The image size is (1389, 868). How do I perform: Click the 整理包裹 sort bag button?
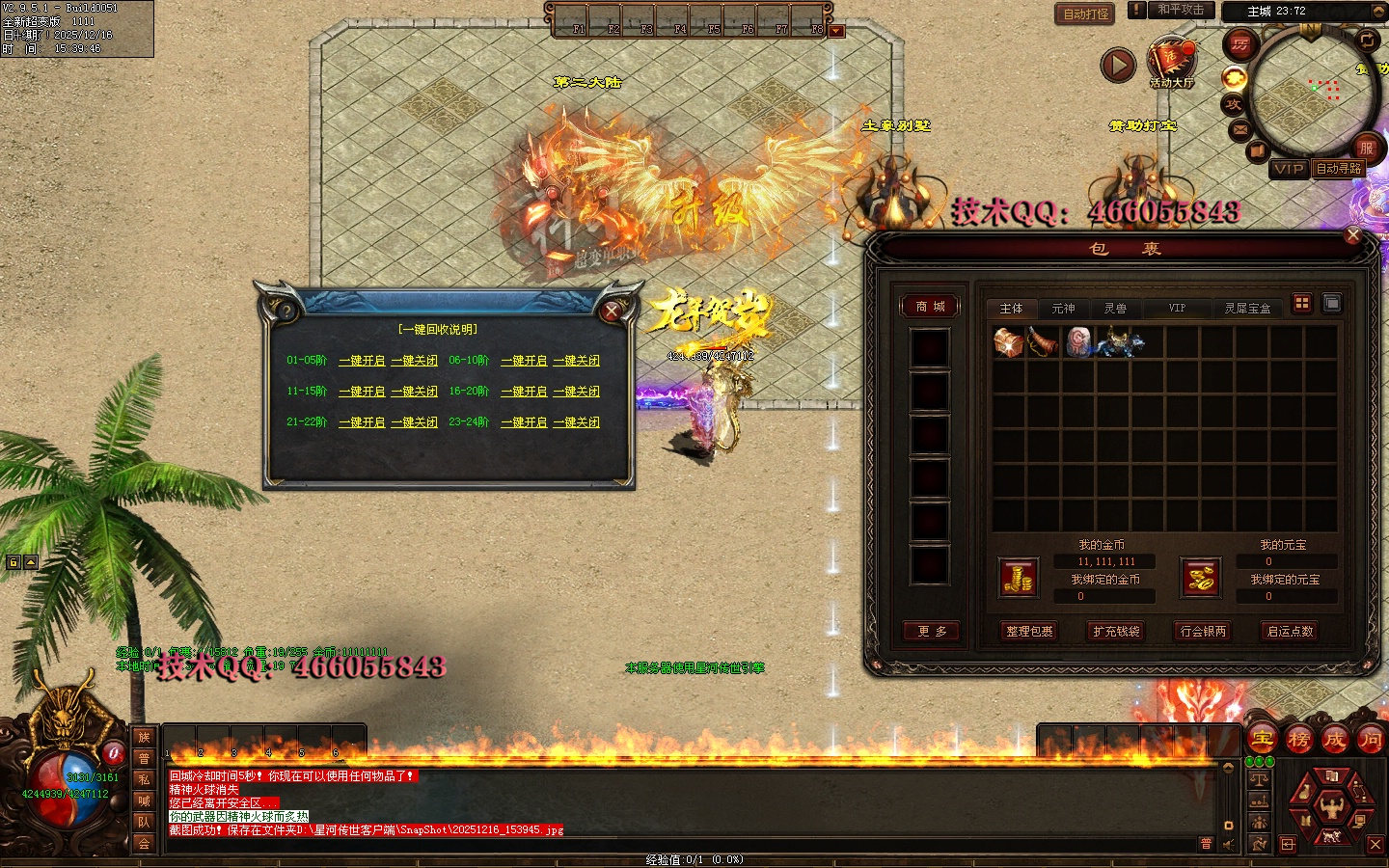point(1029,631)
